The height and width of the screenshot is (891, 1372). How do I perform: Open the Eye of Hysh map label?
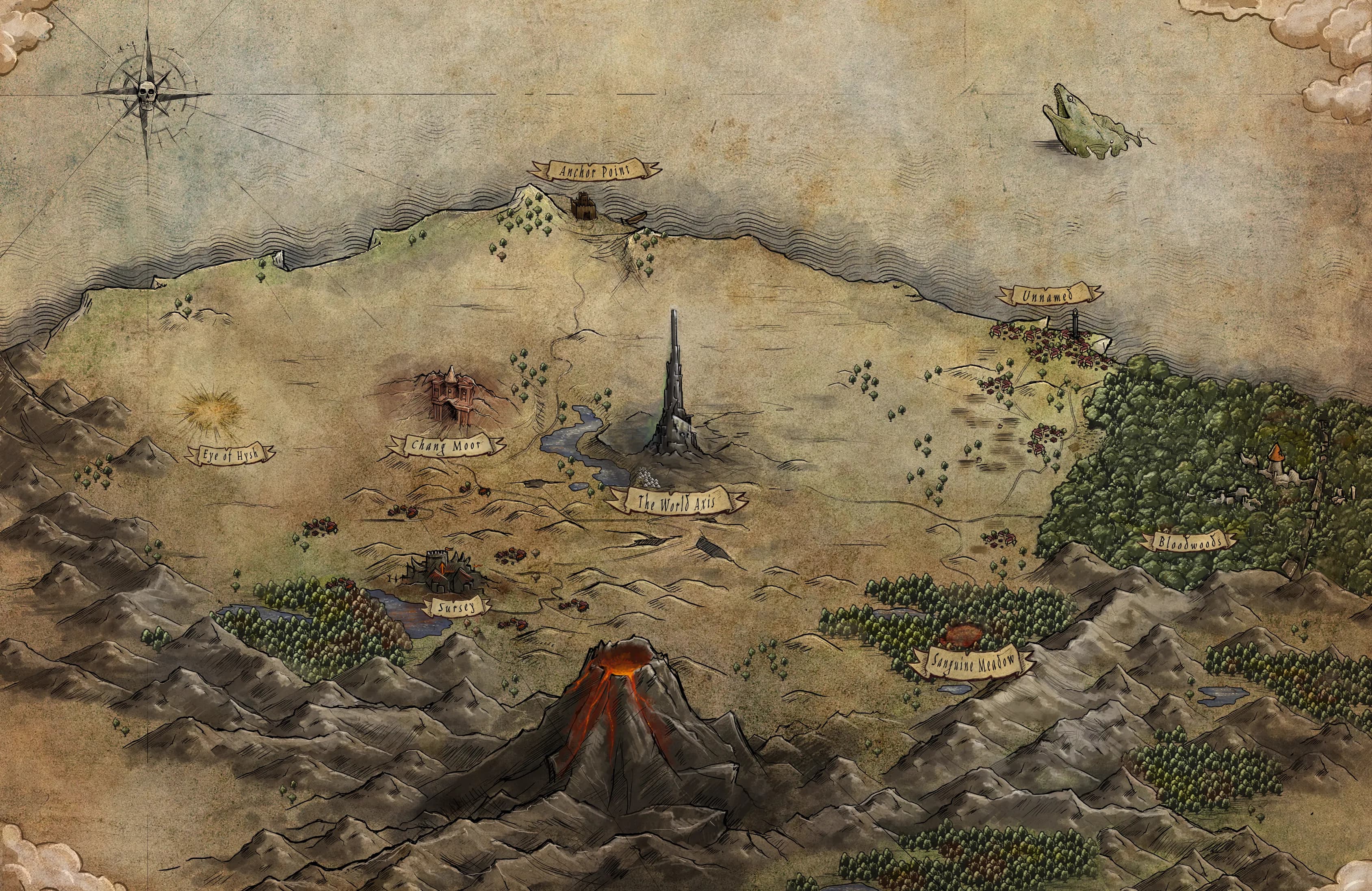click(x=230, y=453)
